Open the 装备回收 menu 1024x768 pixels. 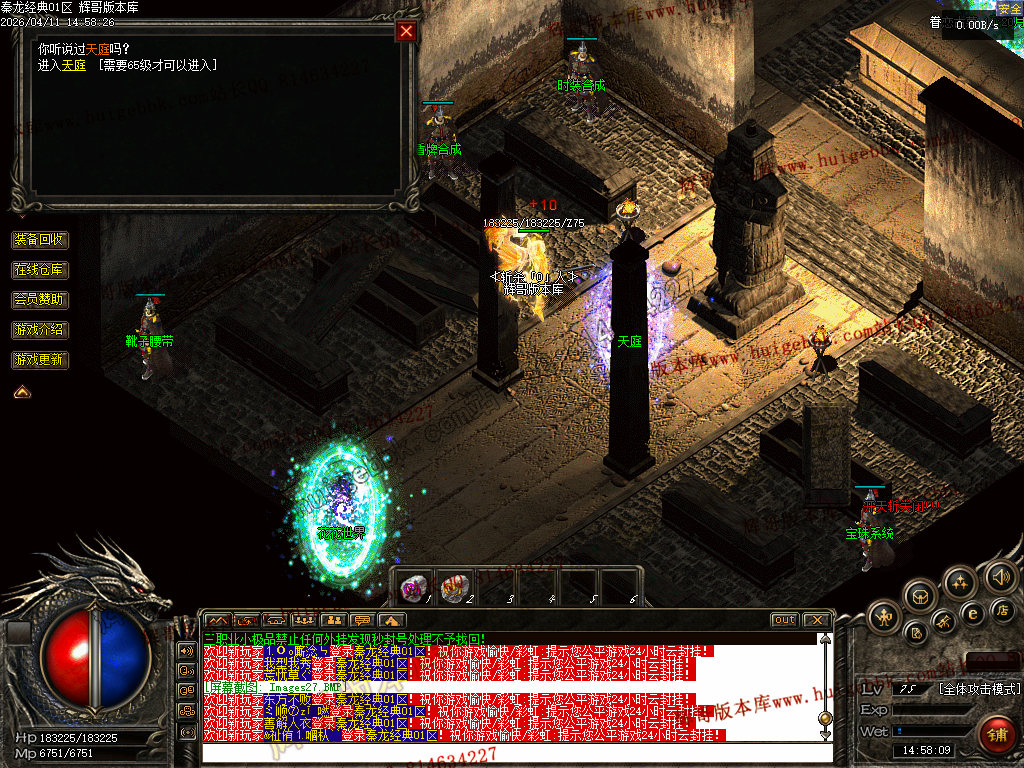coord(40,240)
